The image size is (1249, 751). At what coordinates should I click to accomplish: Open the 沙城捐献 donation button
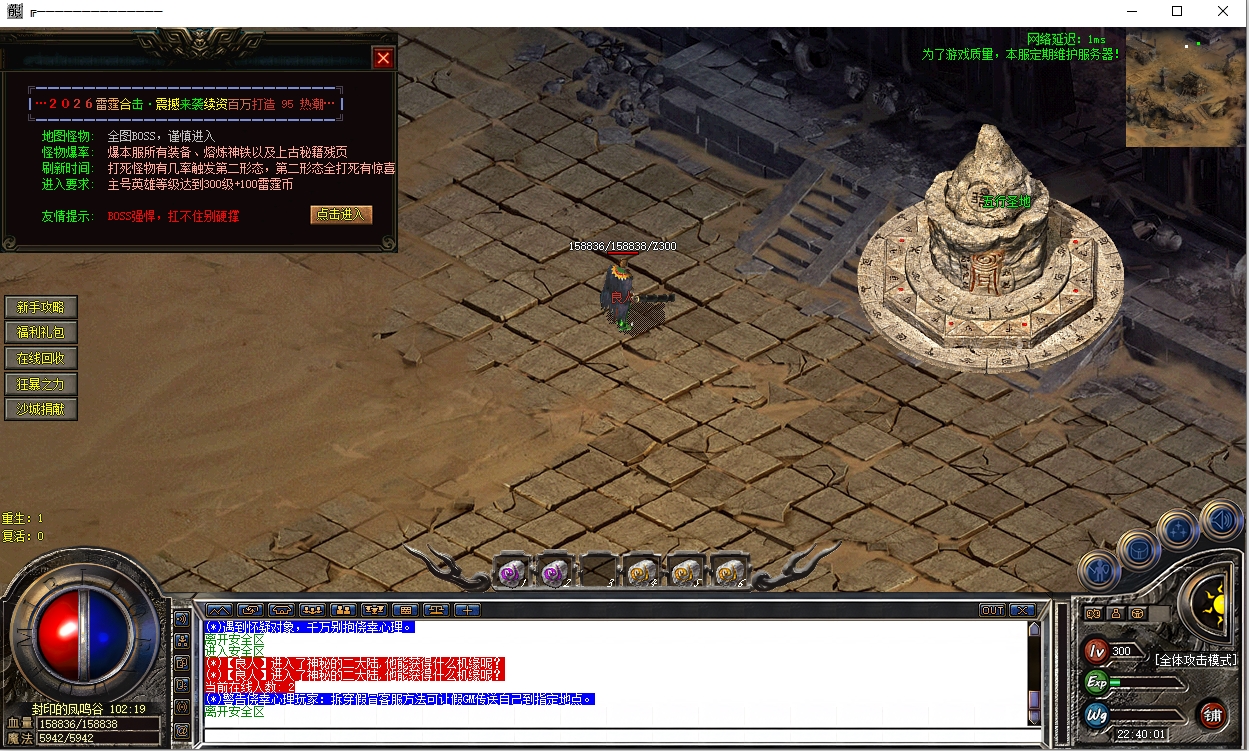point(41,409)
